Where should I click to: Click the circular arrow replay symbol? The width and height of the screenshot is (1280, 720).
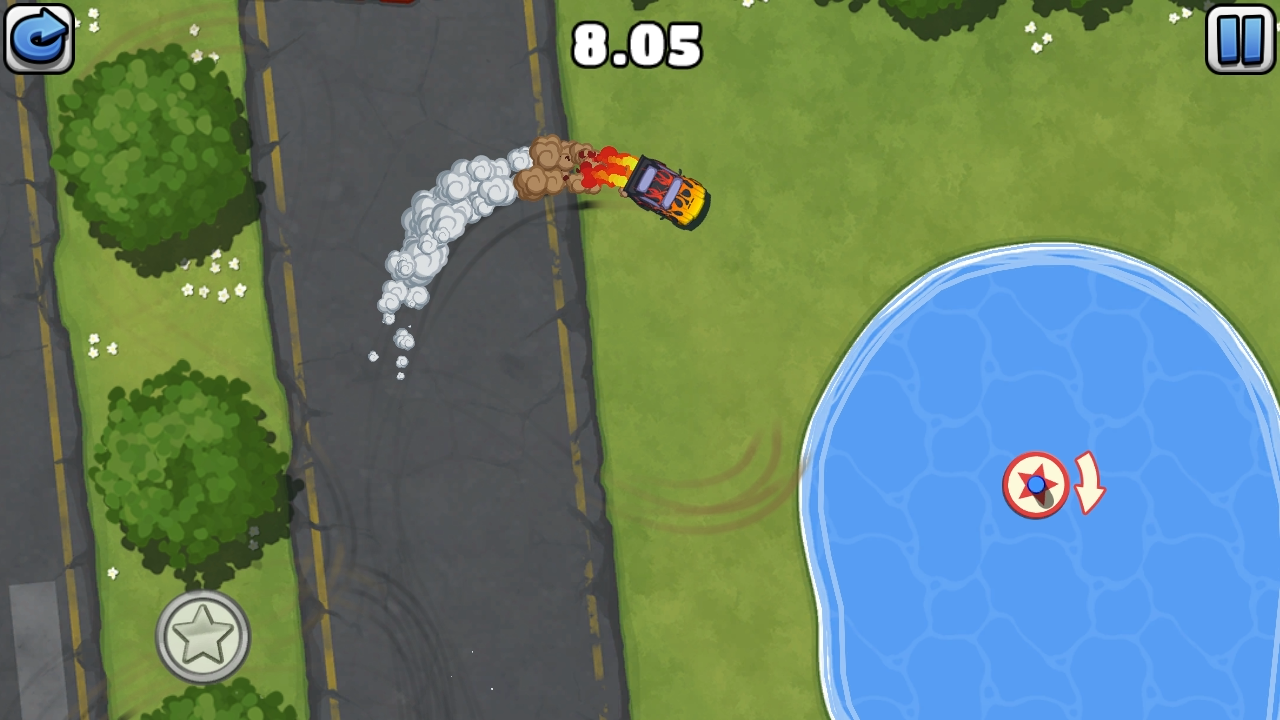click(x=38, y=38)
